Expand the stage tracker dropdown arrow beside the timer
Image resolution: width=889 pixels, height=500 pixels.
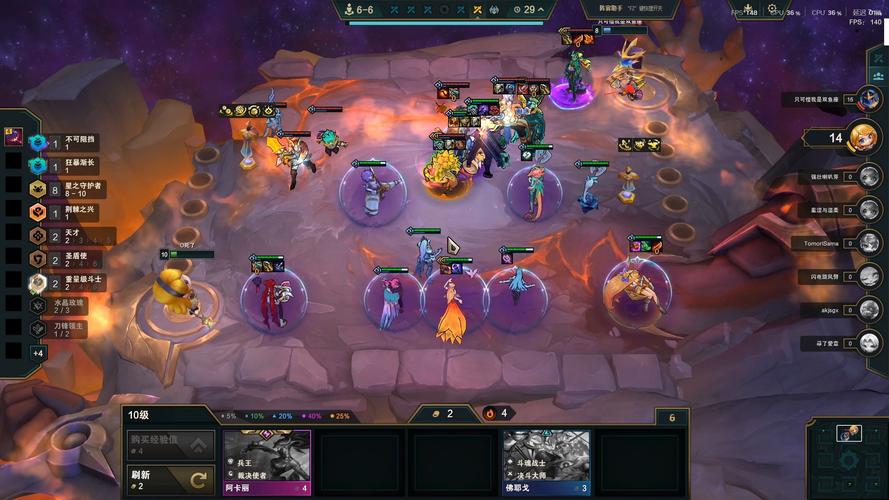point(542,10)
